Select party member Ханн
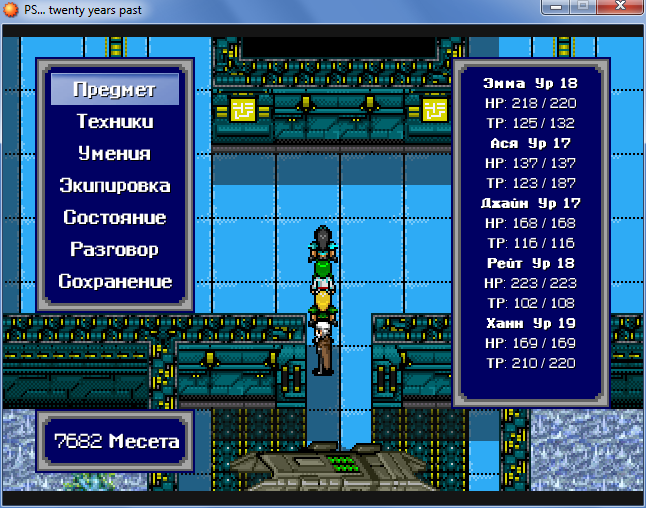 (529, 323)
